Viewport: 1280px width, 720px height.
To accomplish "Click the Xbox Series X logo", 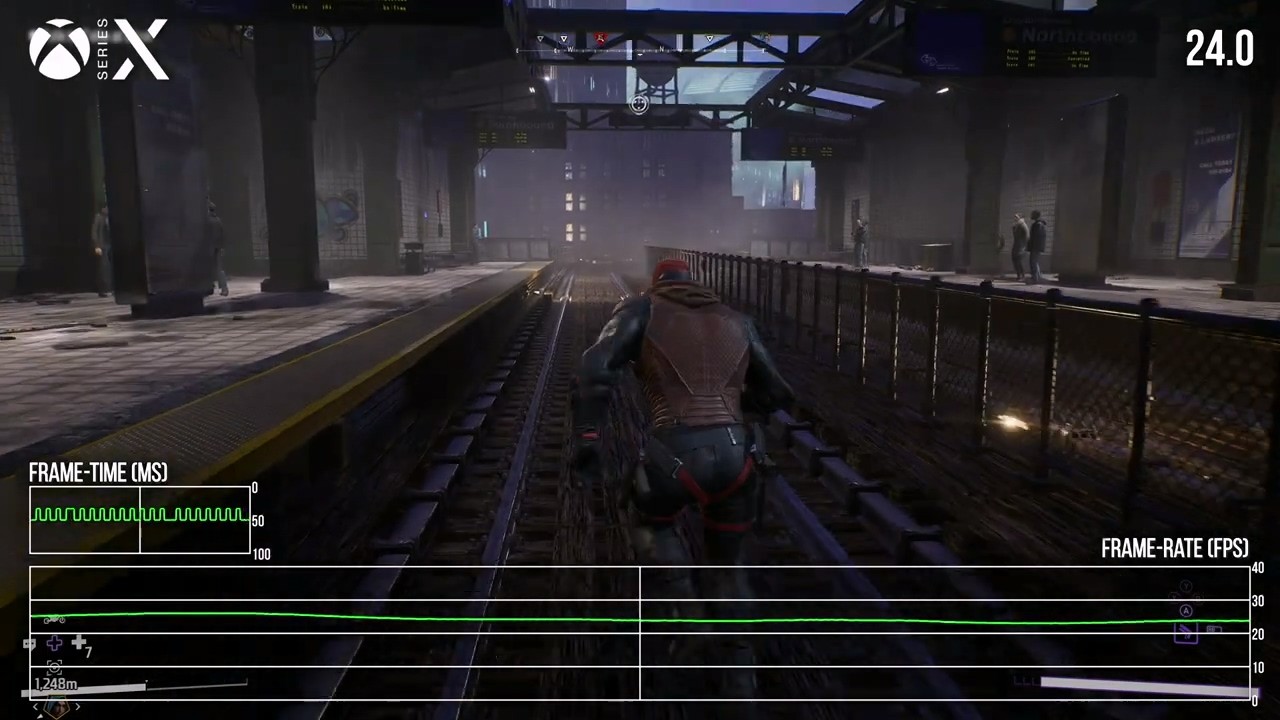I will pyautogui.click(x=98, y=50).
